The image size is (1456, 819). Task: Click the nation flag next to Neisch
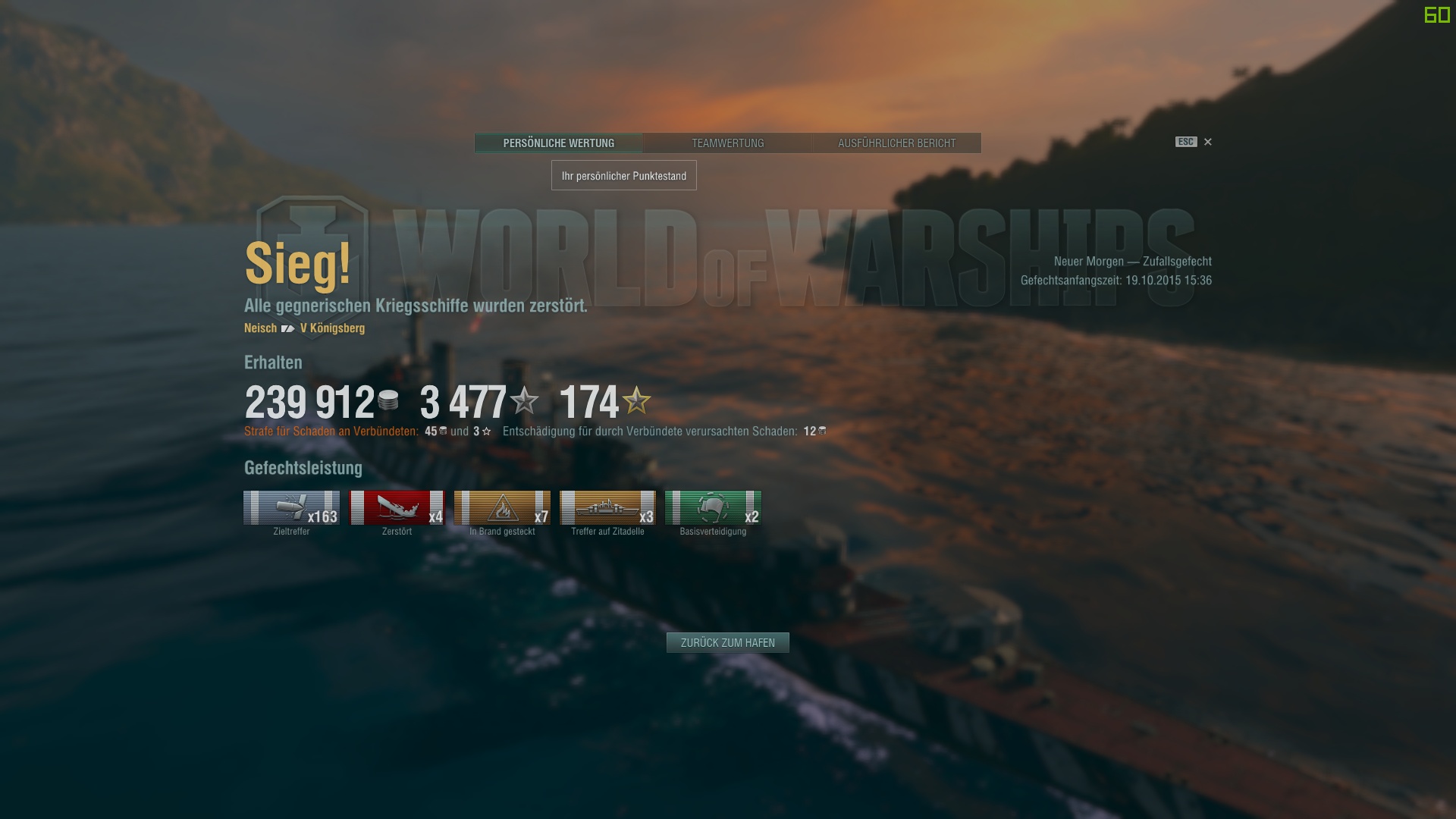point(287,328)
